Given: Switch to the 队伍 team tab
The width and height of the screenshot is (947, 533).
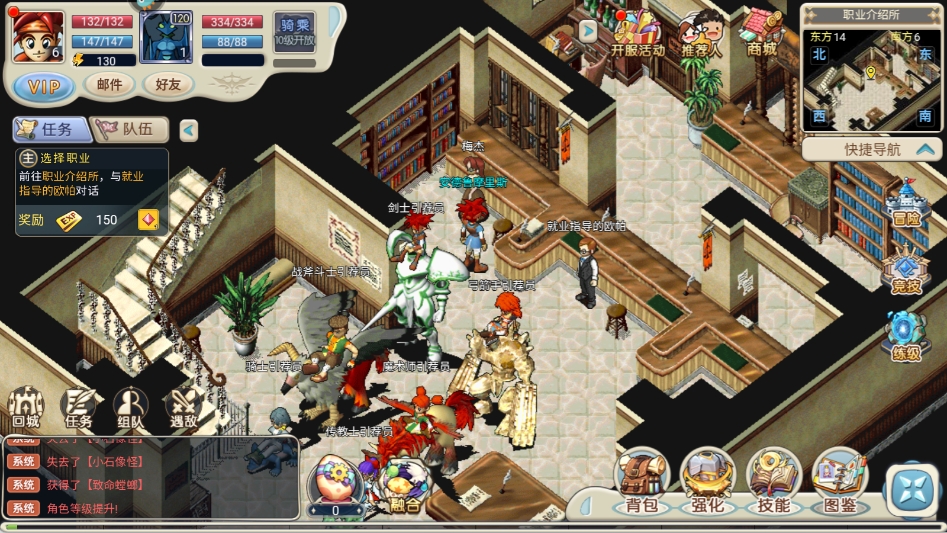Looking at the screenshot, I should (x=130, y=129).
